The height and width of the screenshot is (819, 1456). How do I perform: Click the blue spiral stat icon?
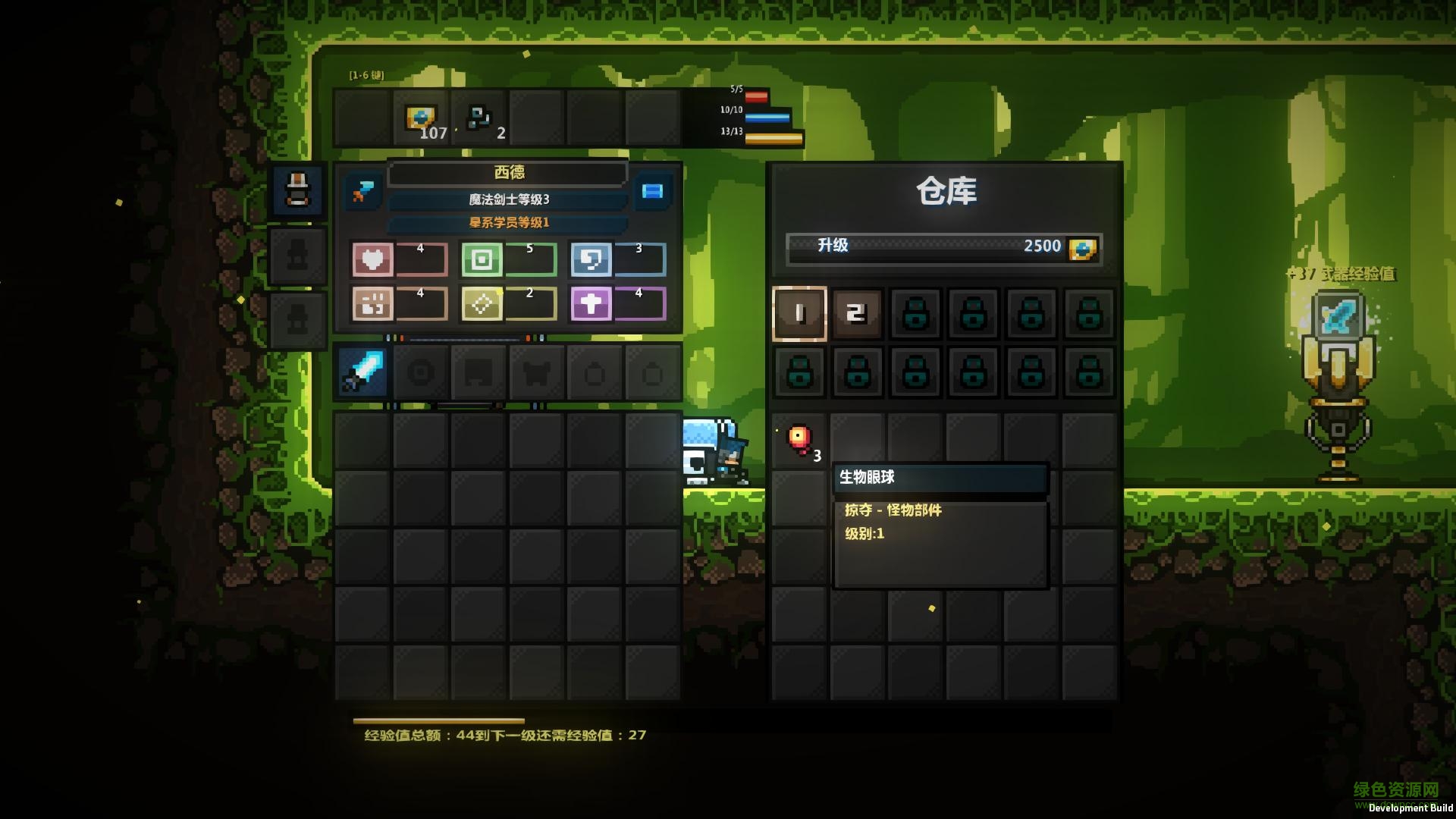click(x=591, y=260)
